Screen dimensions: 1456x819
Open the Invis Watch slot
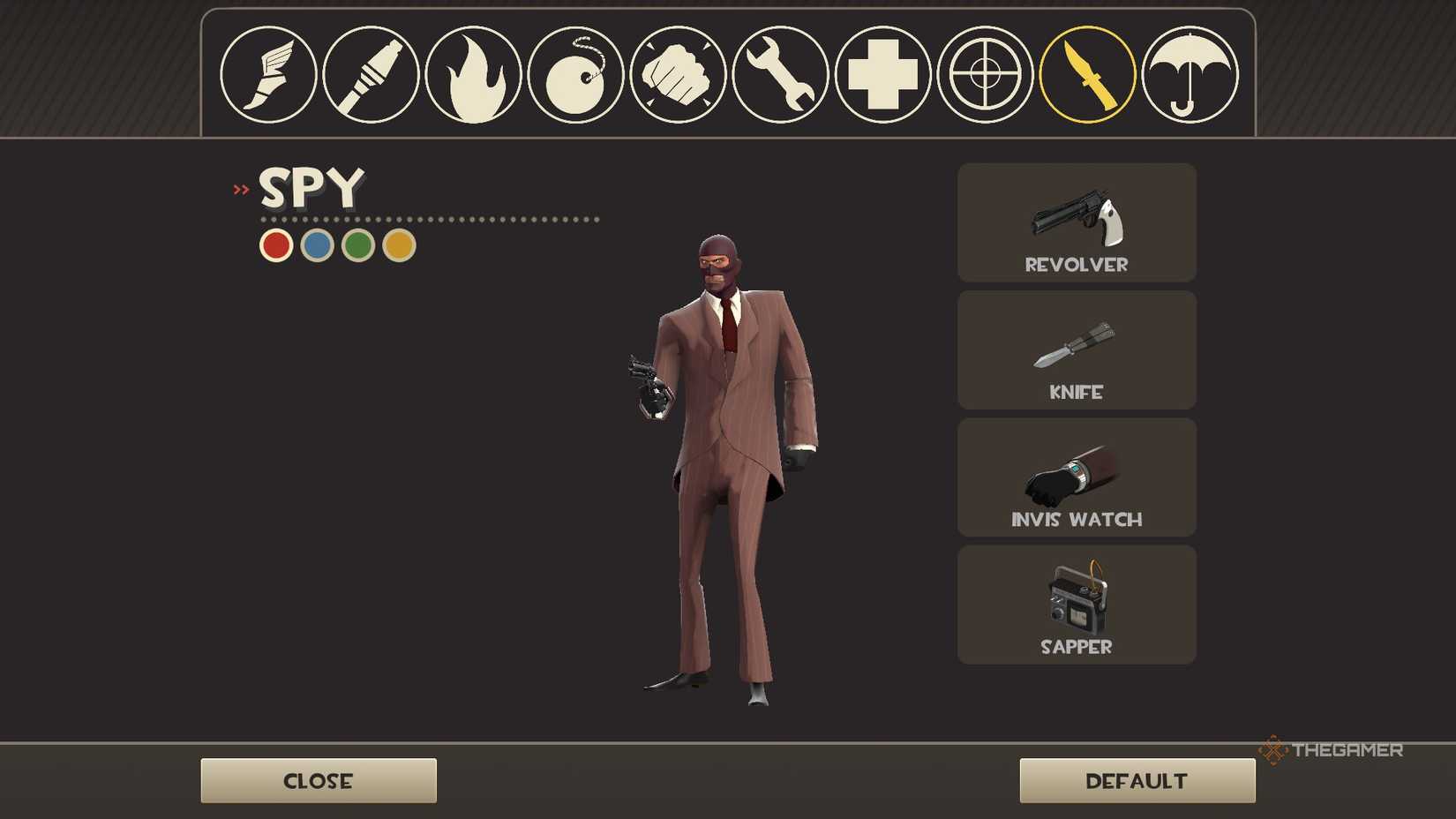(x=1076, y=477)
